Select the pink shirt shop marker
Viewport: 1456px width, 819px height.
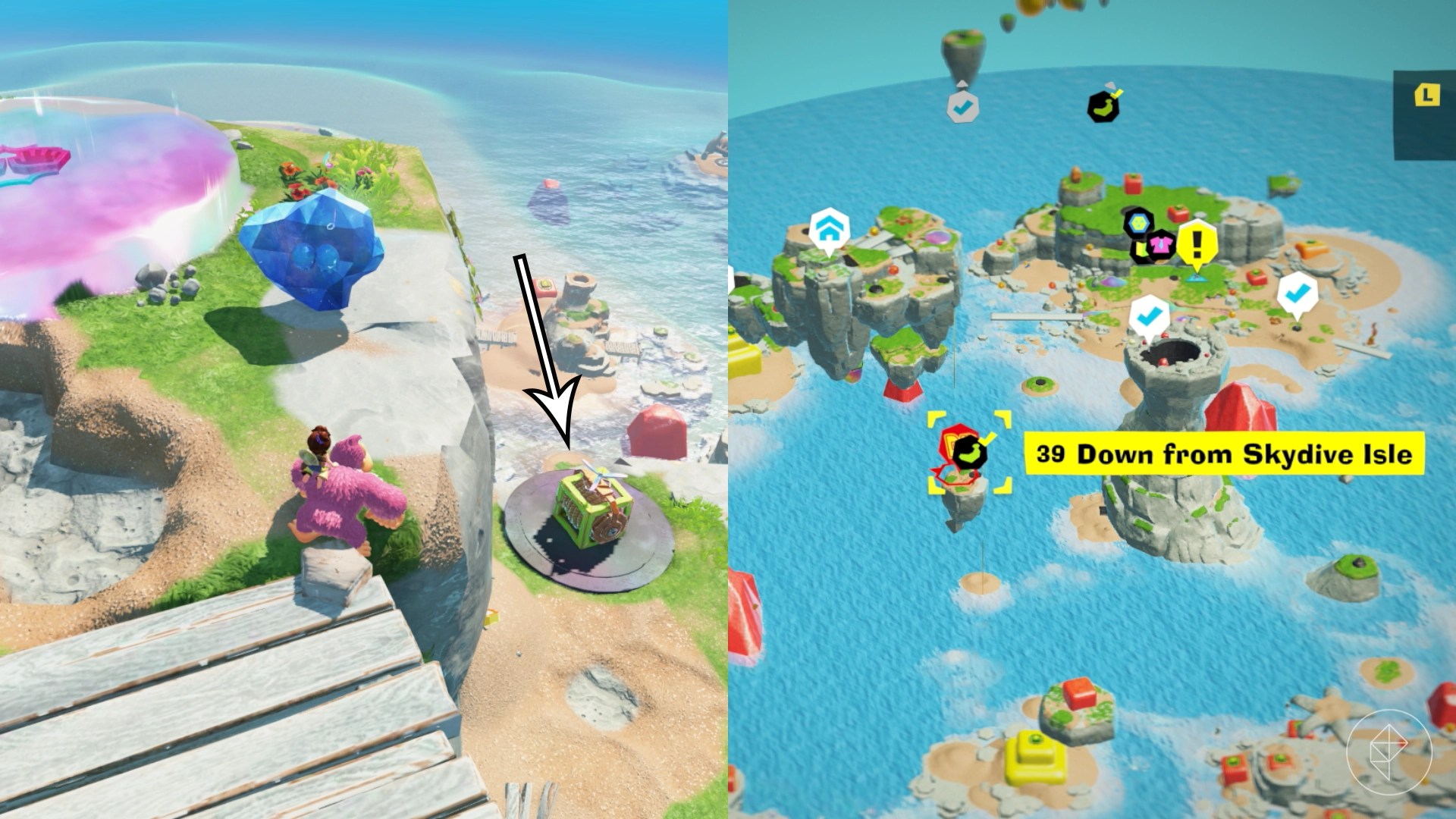(1159, 244)
